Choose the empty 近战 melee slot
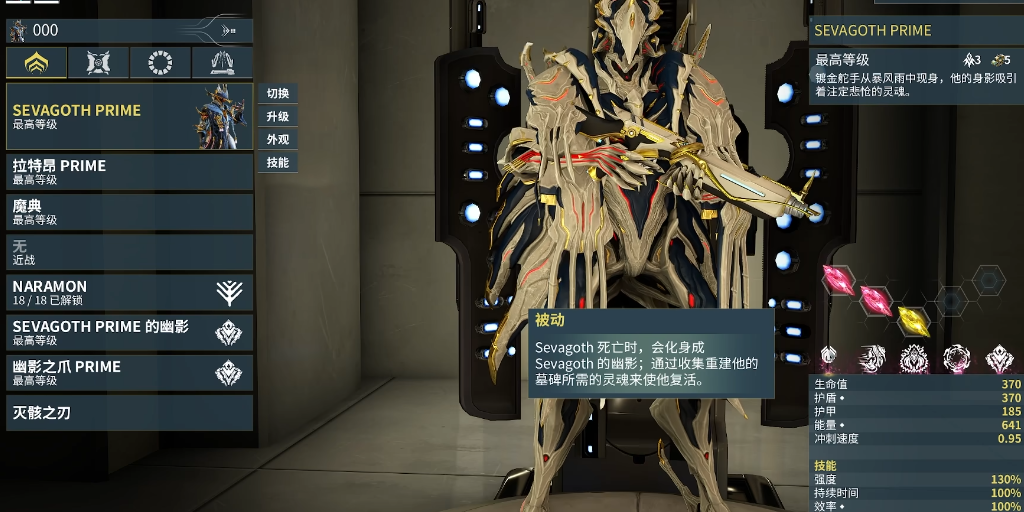 click(x=129, y=252)
